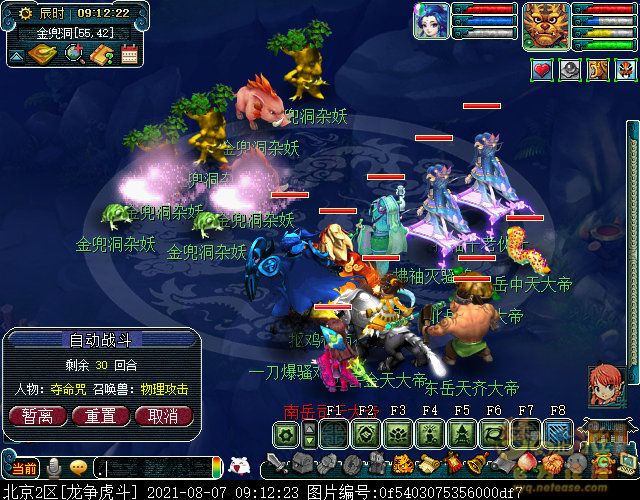Screen dimensions: 640x500
Task: Use the F8 blue skill slot
Action: click(558, 434)
